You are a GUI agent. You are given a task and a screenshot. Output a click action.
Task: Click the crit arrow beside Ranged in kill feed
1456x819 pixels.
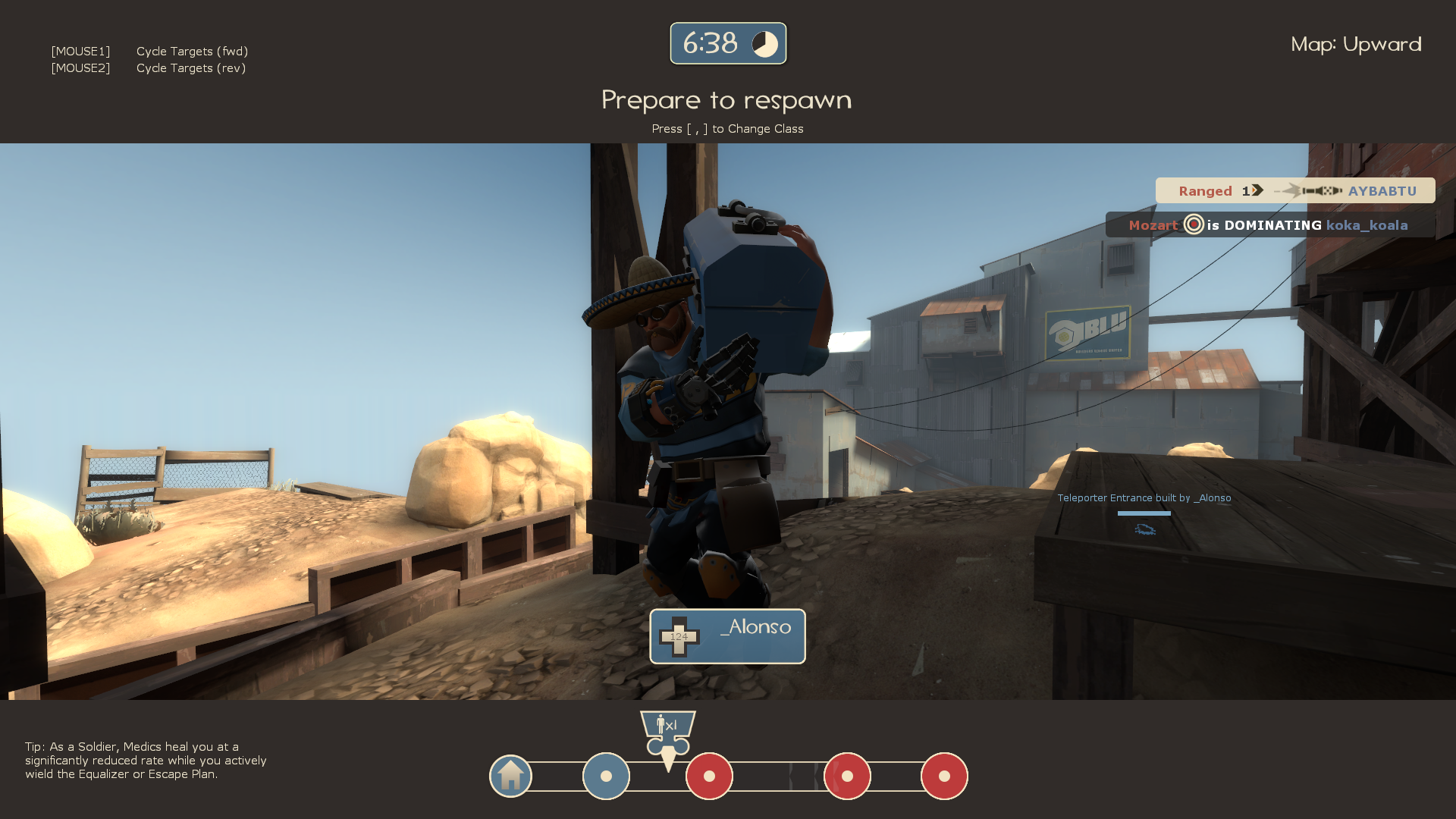point(1257,191)
